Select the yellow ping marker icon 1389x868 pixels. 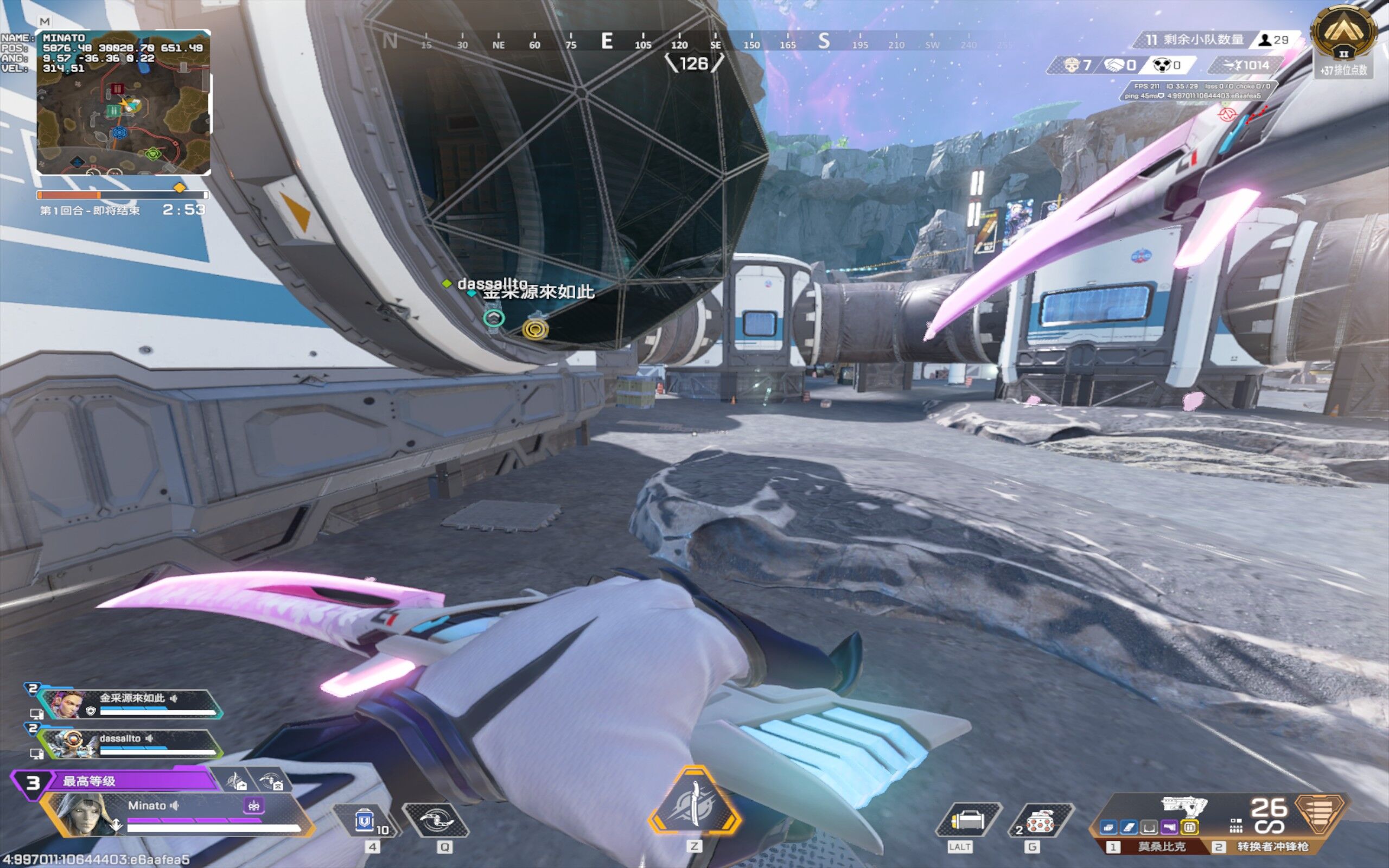tap(535, 329)
